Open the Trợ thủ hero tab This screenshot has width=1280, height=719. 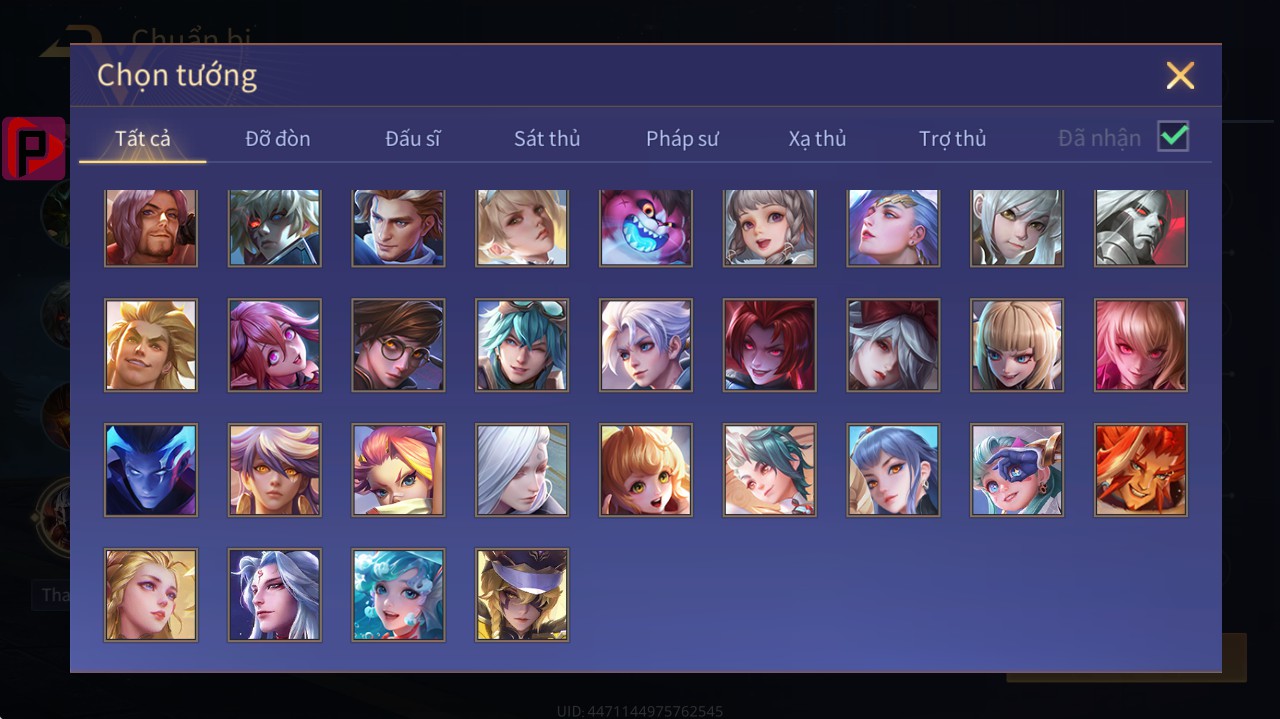click(952, 138)
